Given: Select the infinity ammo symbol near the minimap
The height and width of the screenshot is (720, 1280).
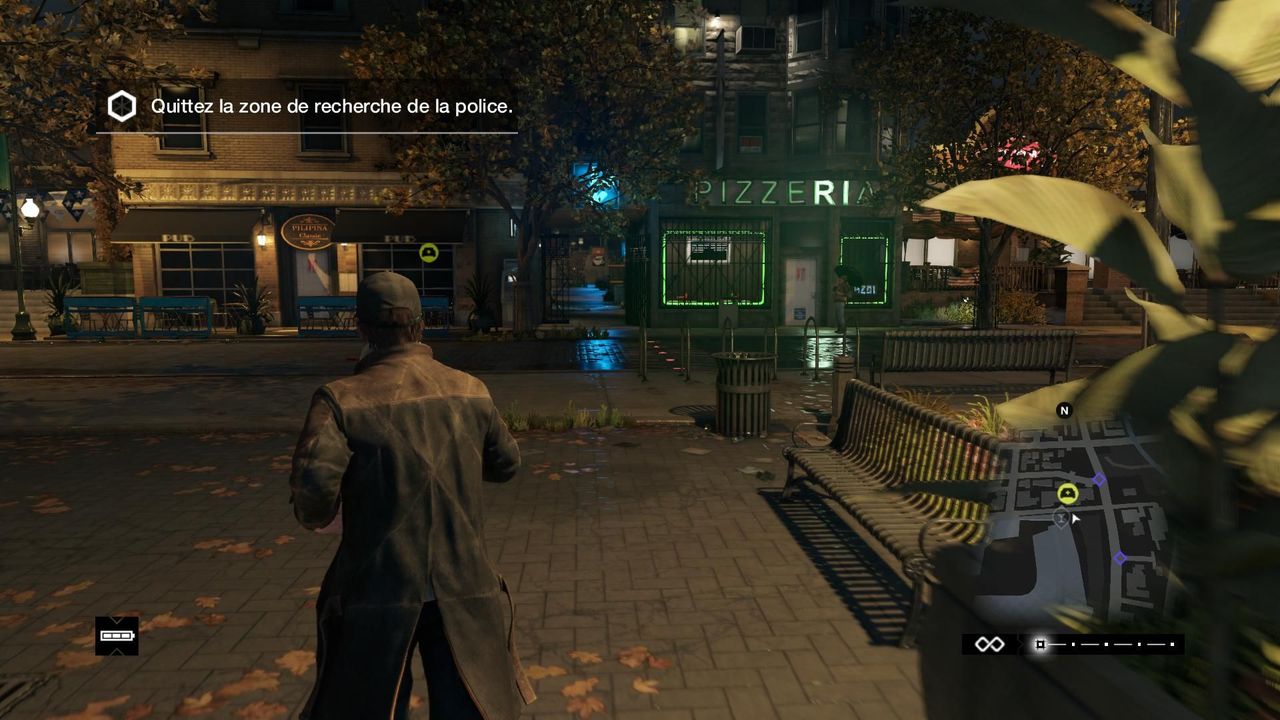Looking at the screenshot, I should pos(990,644).
